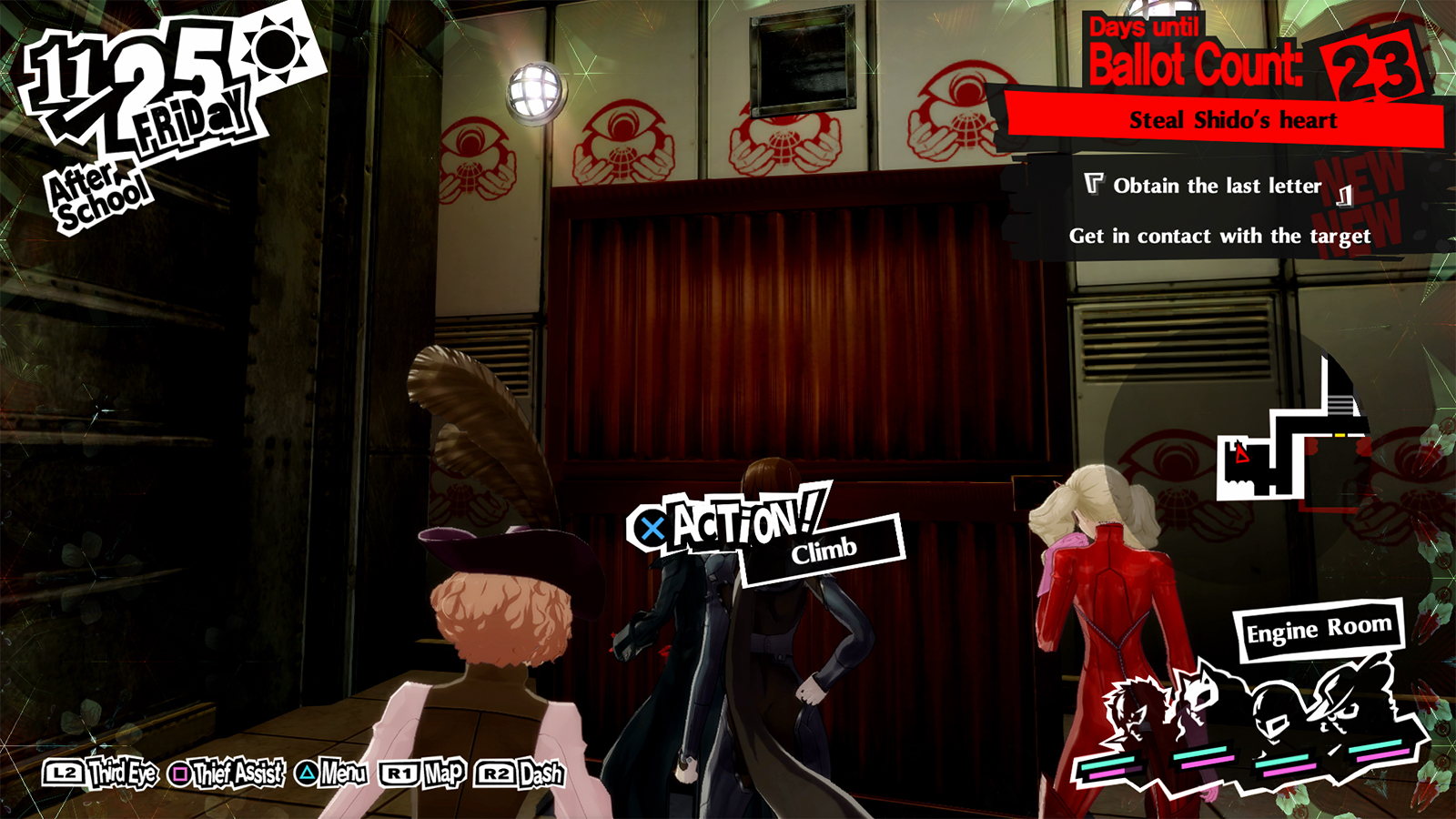Select the Engine Room location label
Image resolution: width=1456 pixels, height=819 pixels.
pyautogui.click(x=1319, y=626)
